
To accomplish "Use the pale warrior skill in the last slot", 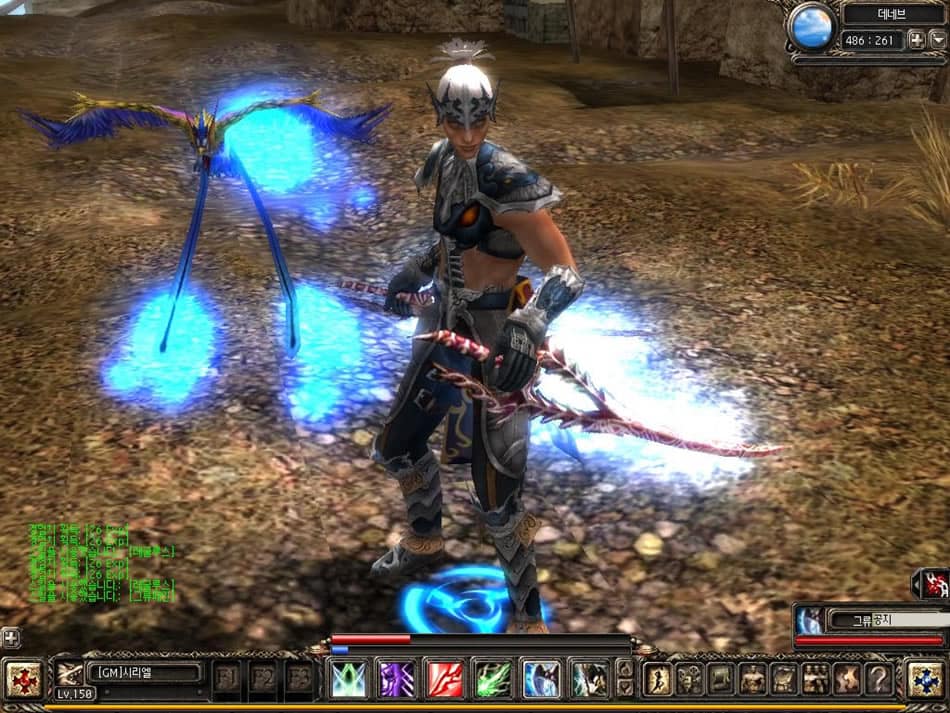I will pos(589,678).
